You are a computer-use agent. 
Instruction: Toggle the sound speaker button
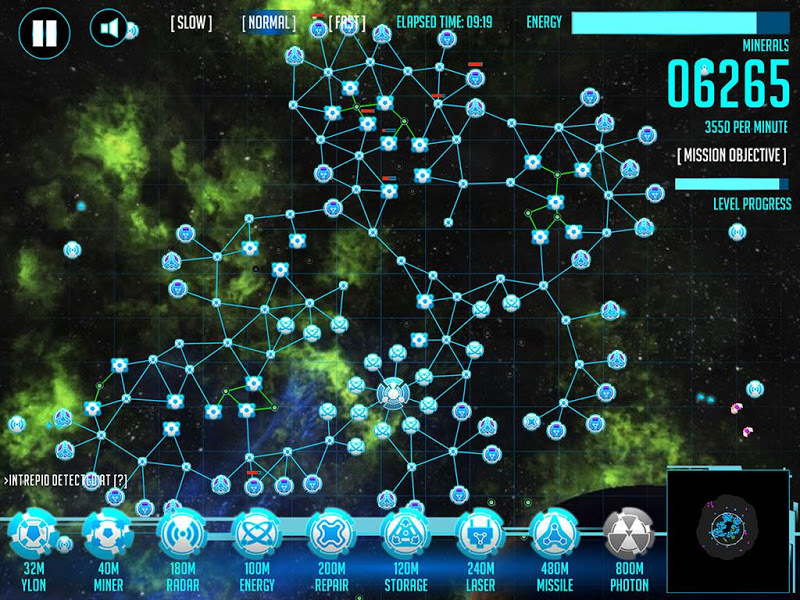point(108,28)
